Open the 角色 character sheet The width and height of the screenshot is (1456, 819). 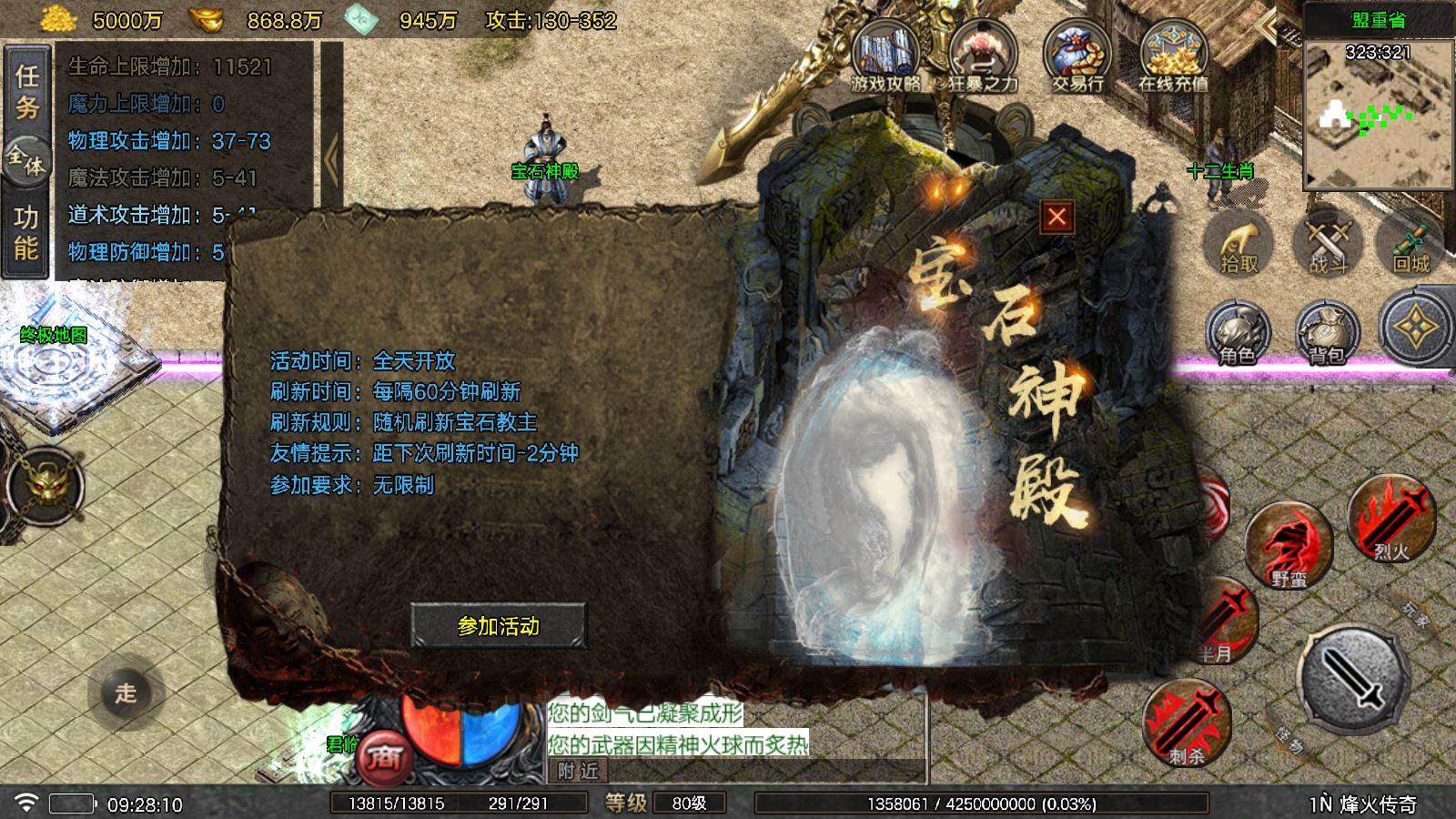pyautogui.click(x=1238, y=334)
